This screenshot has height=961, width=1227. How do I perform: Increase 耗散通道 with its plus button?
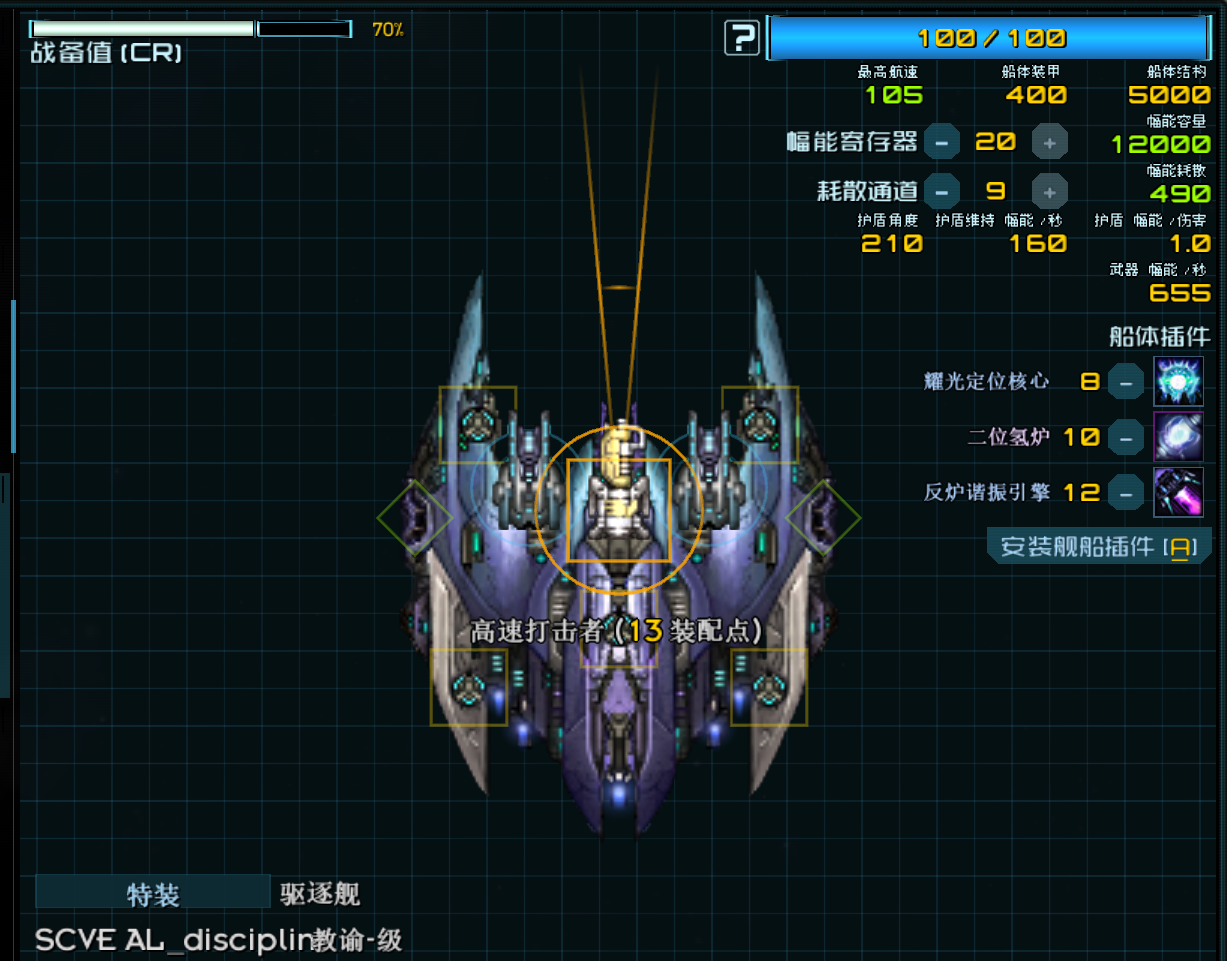1049,191
